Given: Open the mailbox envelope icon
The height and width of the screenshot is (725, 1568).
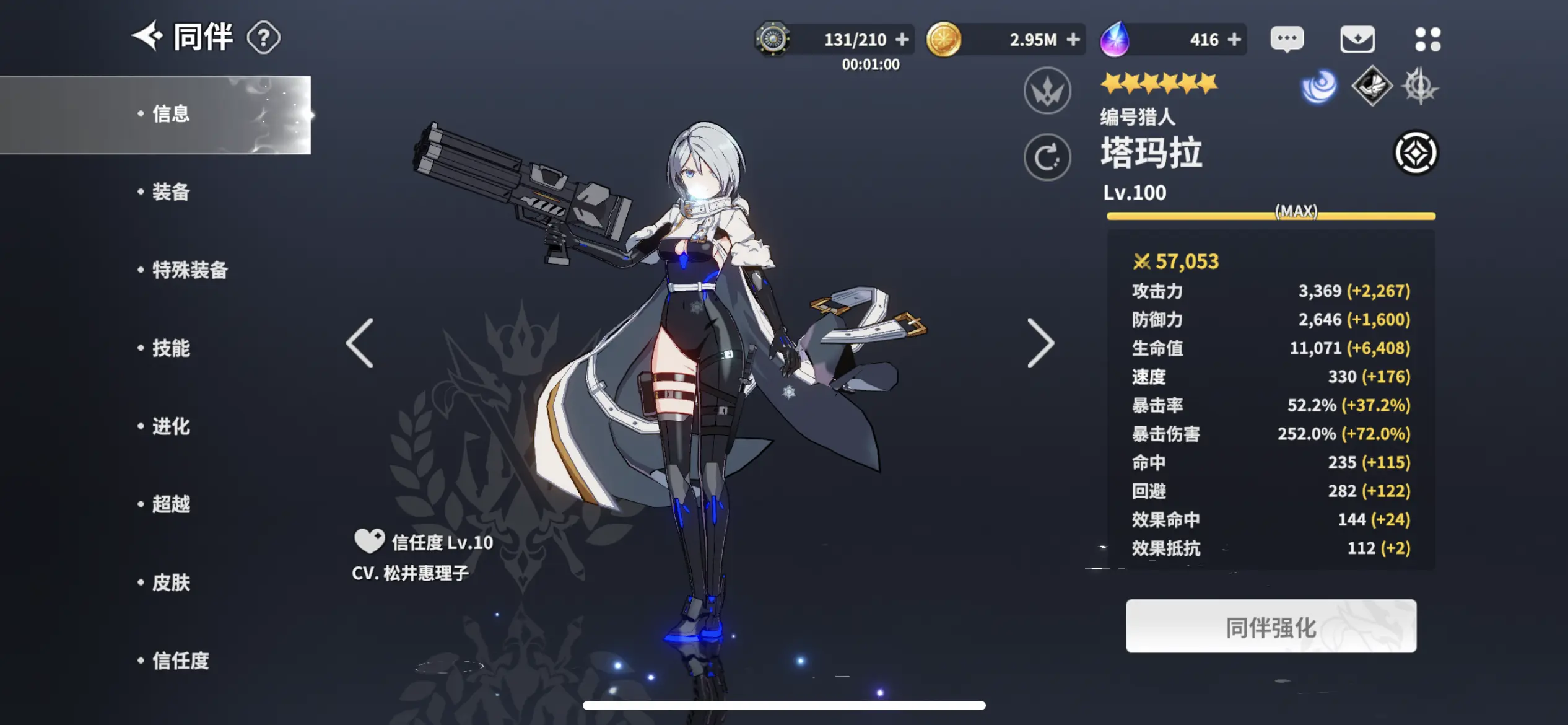Looking at the screenshot, I should (1357, 40).
